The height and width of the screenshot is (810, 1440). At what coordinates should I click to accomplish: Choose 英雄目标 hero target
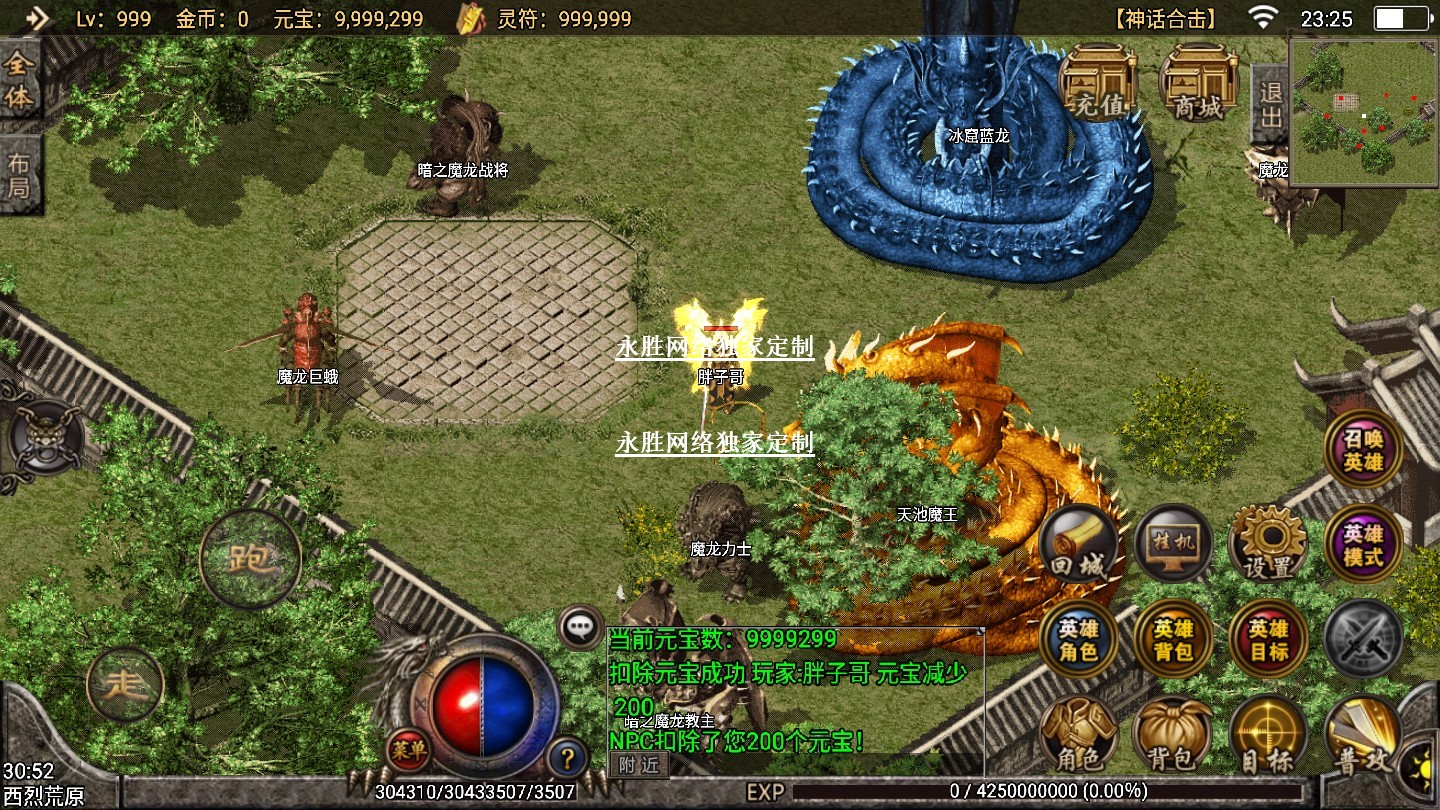pos(1268,640)
